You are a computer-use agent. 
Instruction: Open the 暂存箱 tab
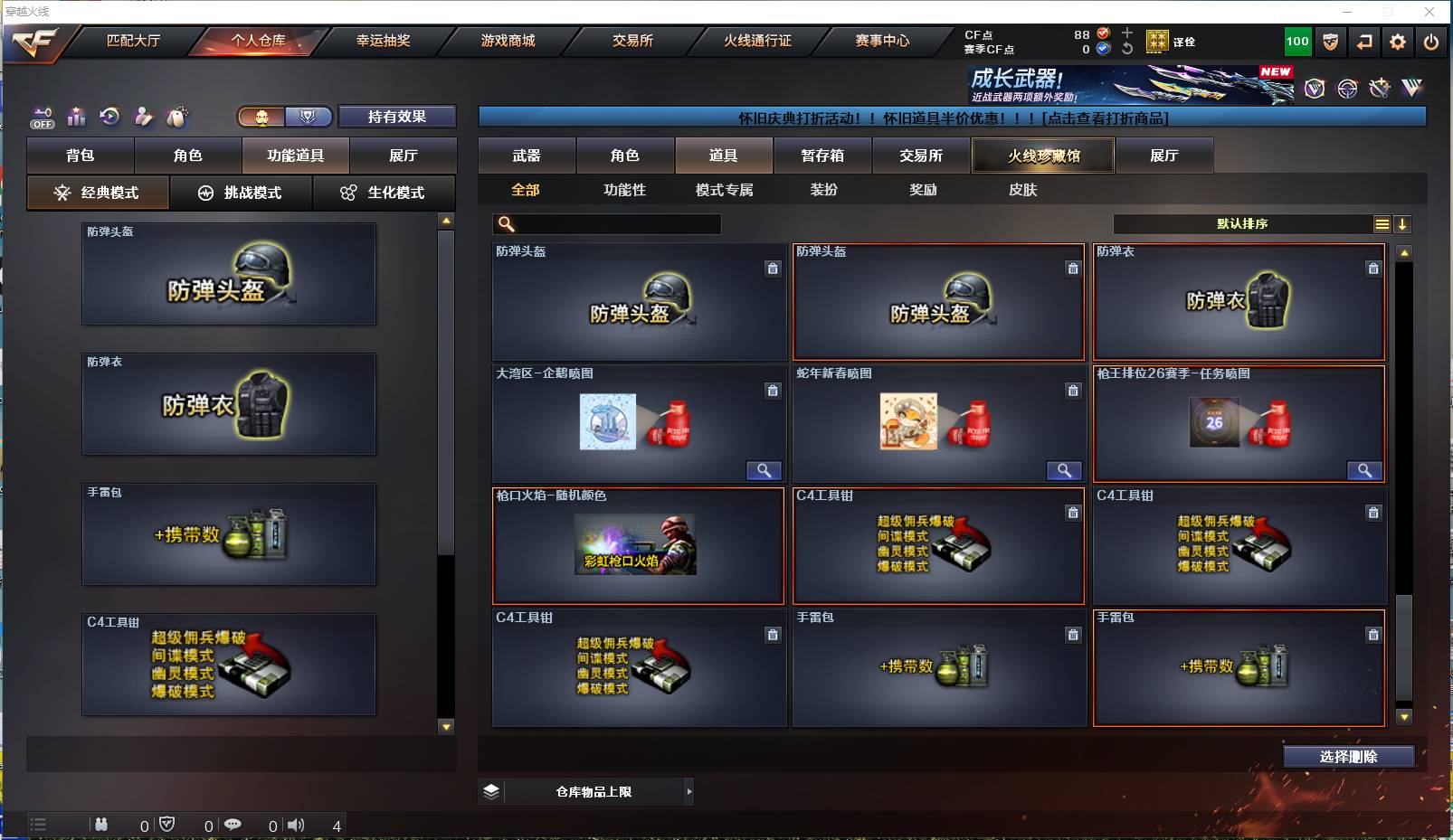pos(821,156)
